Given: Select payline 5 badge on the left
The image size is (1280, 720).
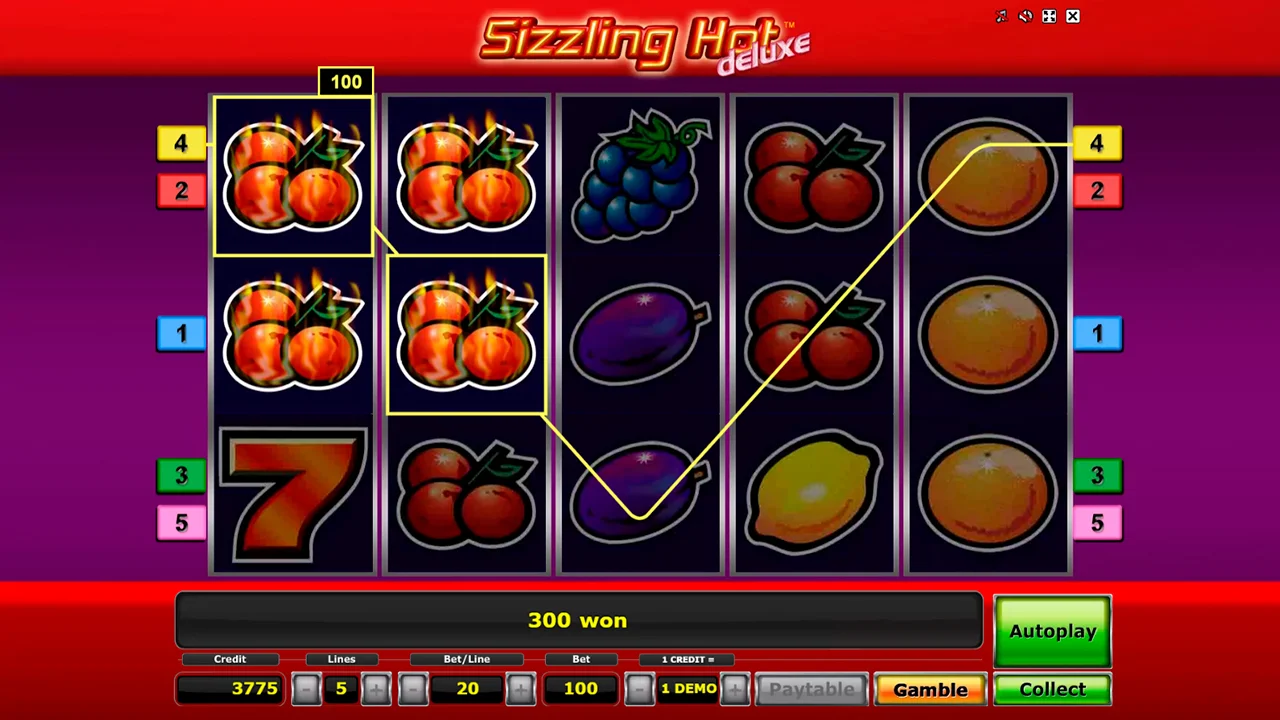Looking at the screenshot, I should (x=181, y=522).
